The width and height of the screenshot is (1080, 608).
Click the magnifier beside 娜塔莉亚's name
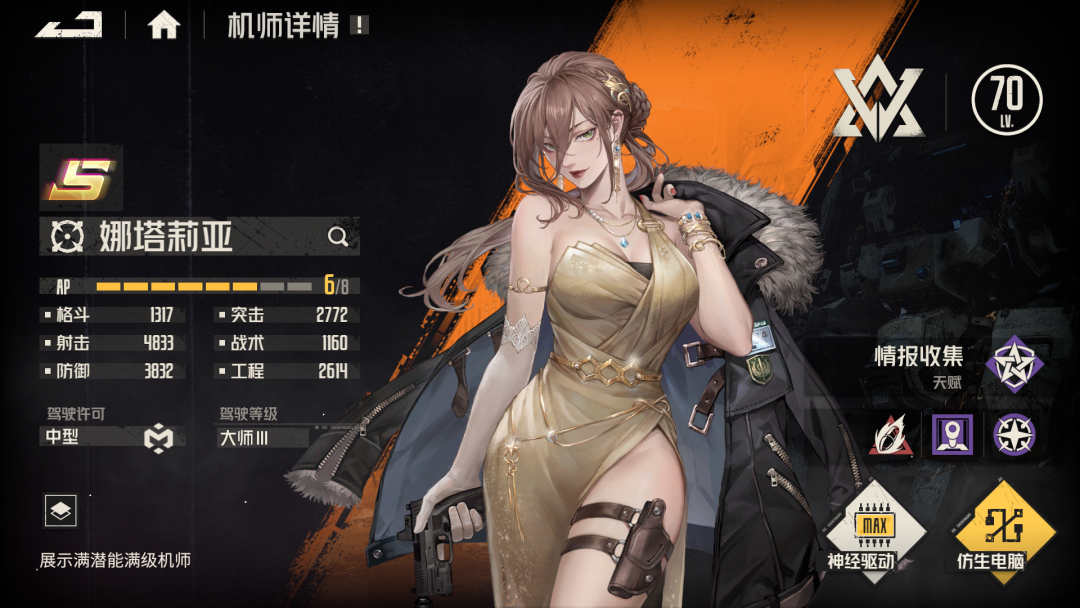(338, 236)
